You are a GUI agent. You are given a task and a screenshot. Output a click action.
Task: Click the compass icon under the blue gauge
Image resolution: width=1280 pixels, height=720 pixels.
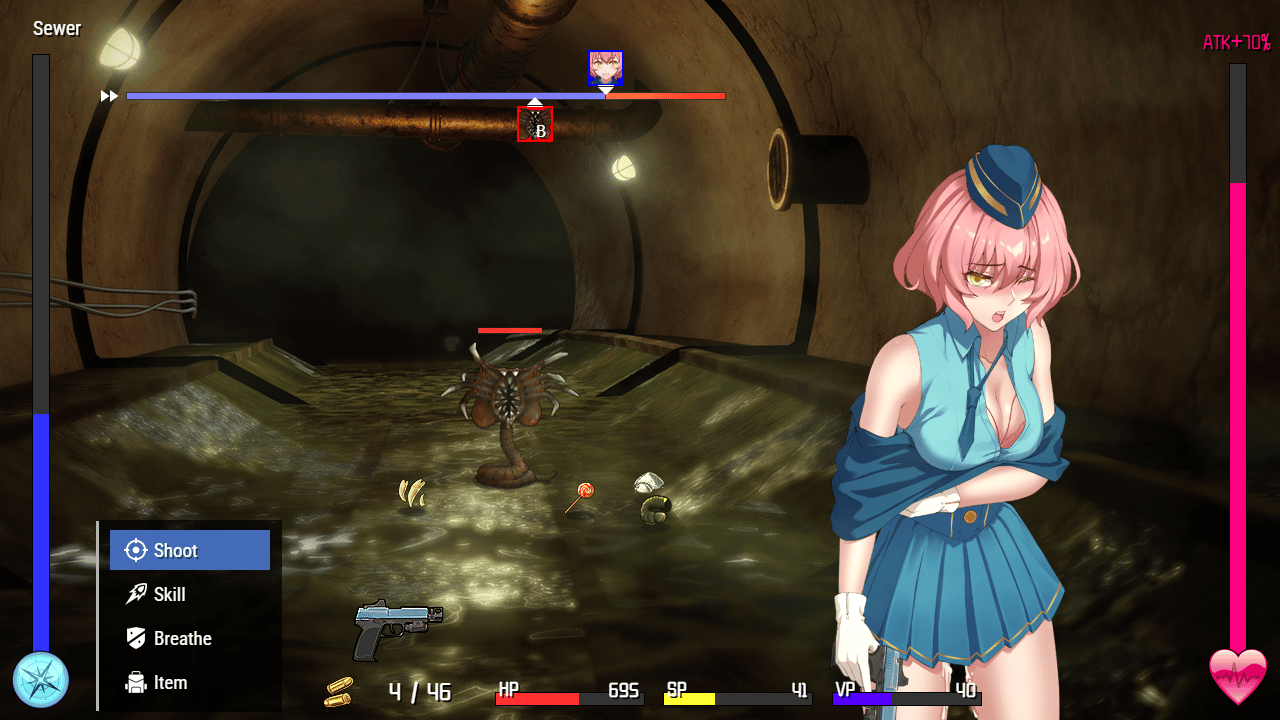pyautogui.click(x=41, y=680)
